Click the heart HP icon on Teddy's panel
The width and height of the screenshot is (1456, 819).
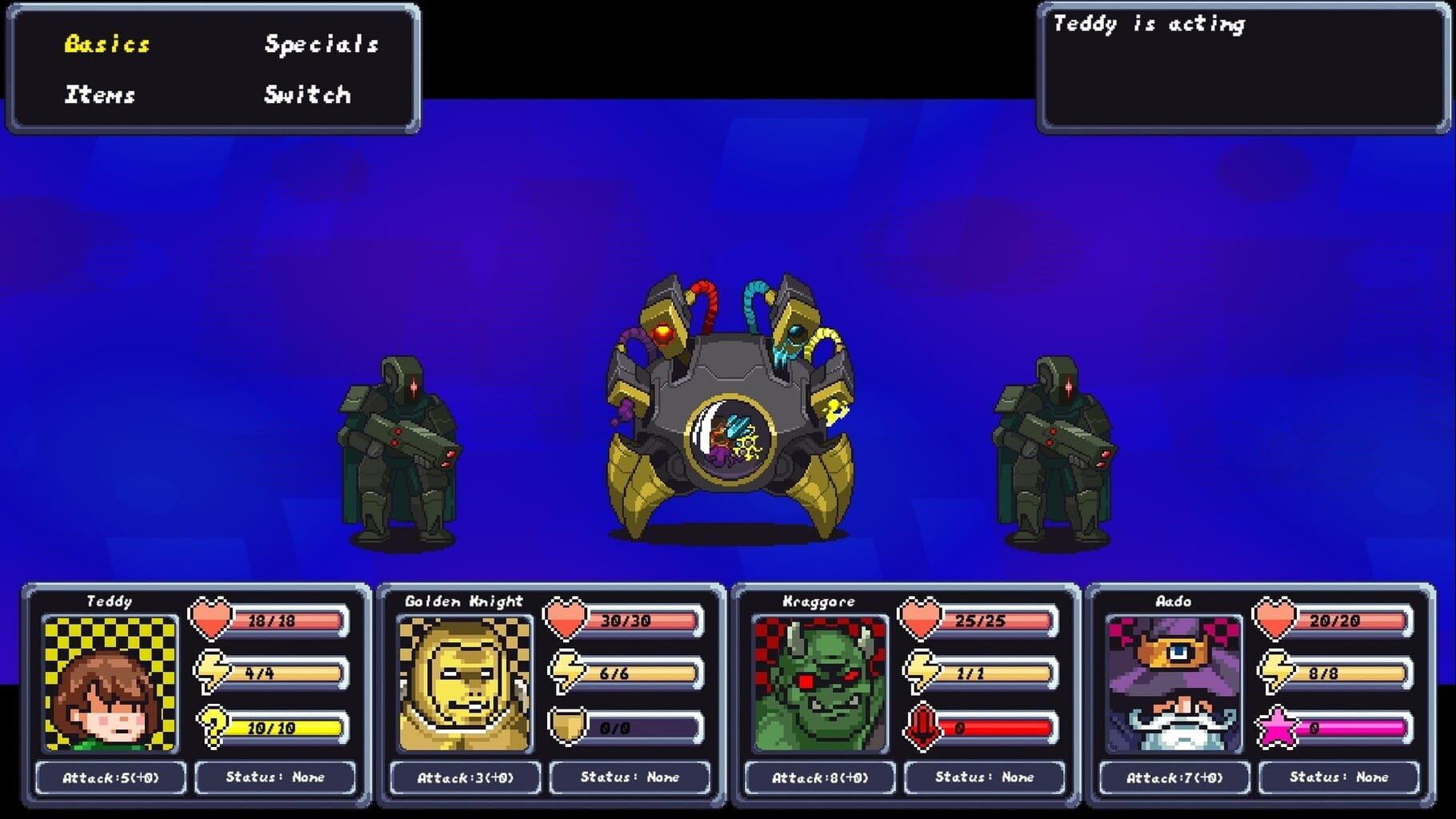click(211, 620)
